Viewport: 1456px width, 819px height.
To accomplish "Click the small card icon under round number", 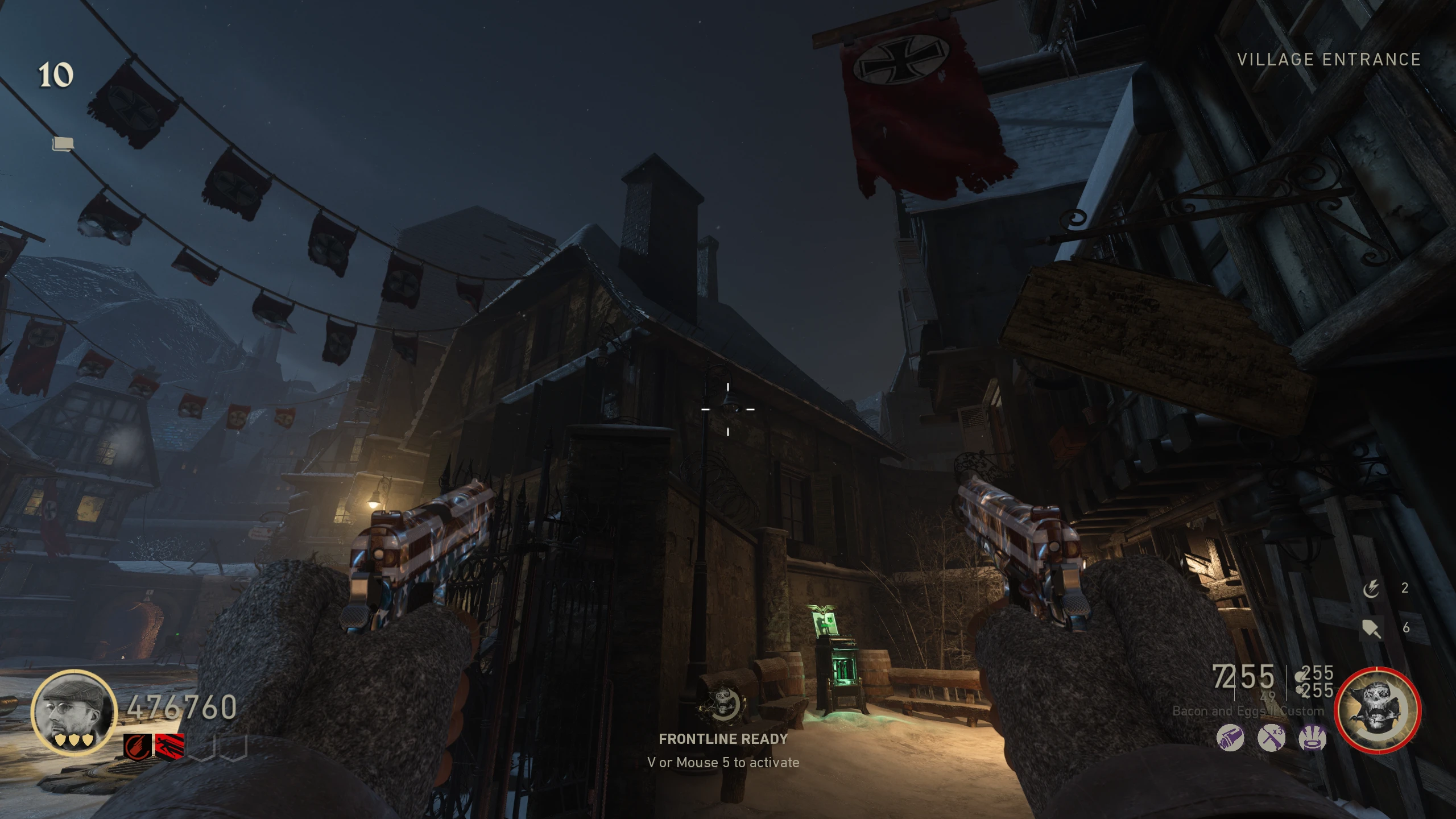I will [x=63, y=144].
